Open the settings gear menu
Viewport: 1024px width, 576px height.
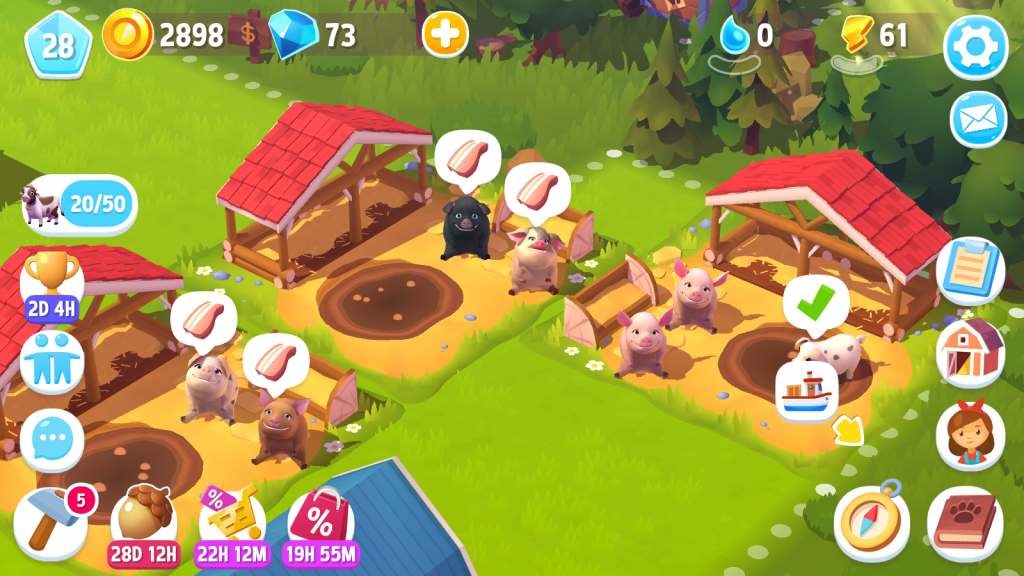[975, 46]
